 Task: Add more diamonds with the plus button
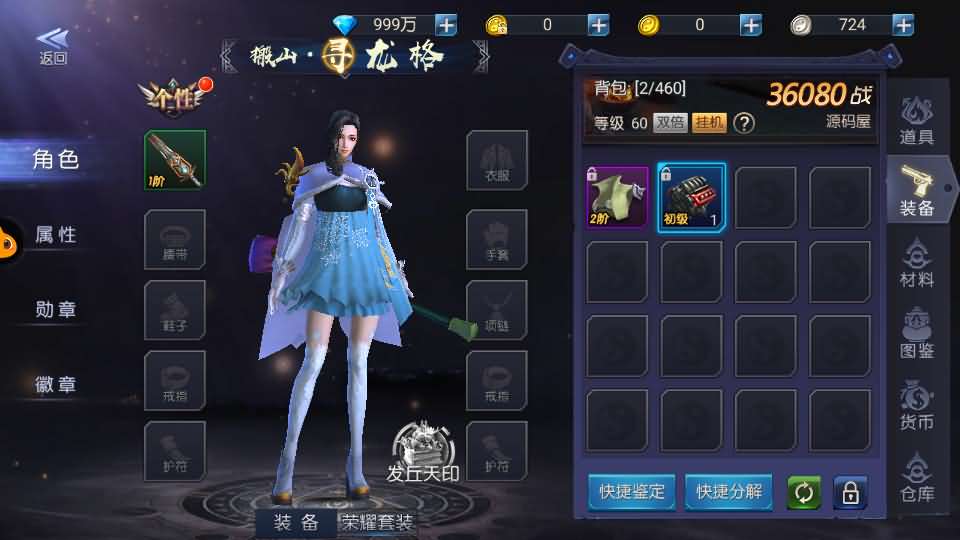point(446,25)
